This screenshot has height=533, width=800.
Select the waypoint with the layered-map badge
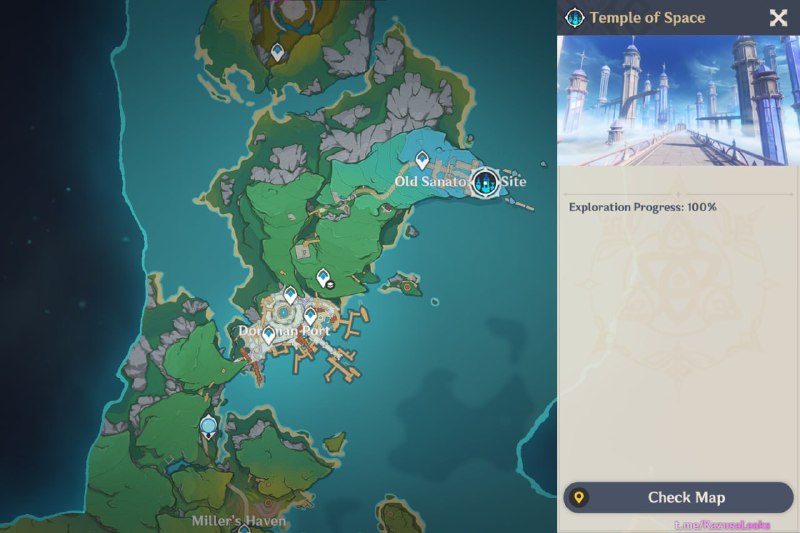(x=324, y=278)
